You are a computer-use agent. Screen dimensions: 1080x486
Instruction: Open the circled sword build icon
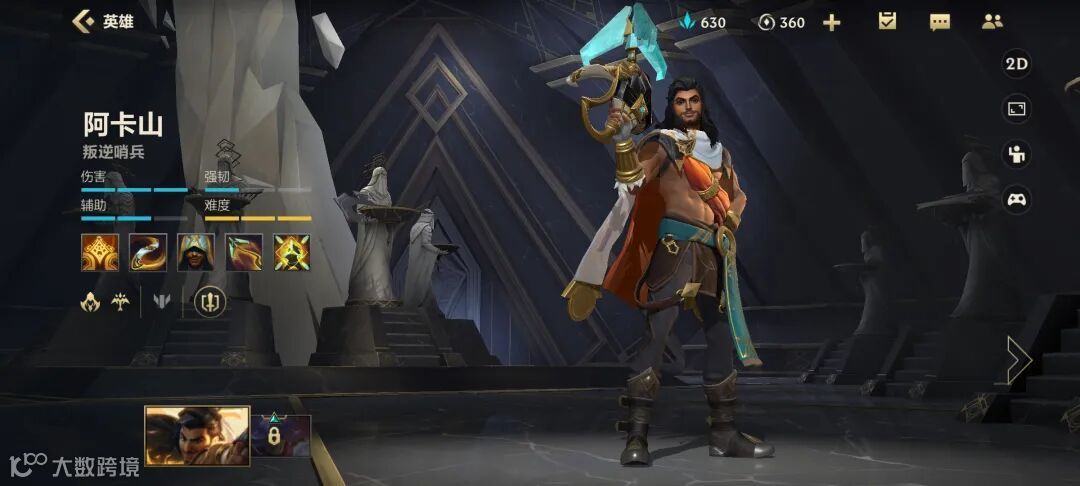click(x=209, y=301)
